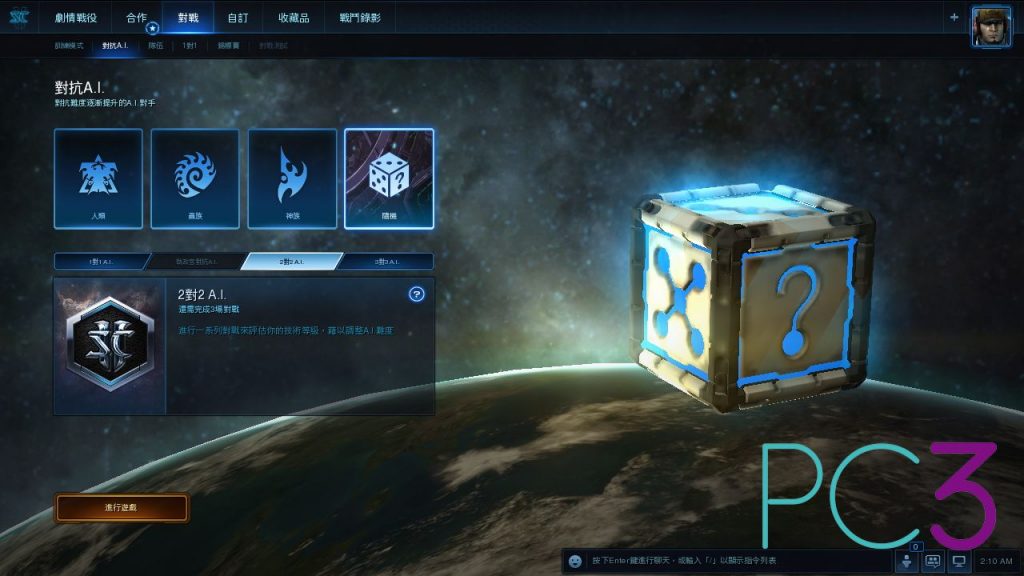Go to the 收藏品 collection menu
The height and width of the screenshot is (576, 1024).
pos(294,18)
